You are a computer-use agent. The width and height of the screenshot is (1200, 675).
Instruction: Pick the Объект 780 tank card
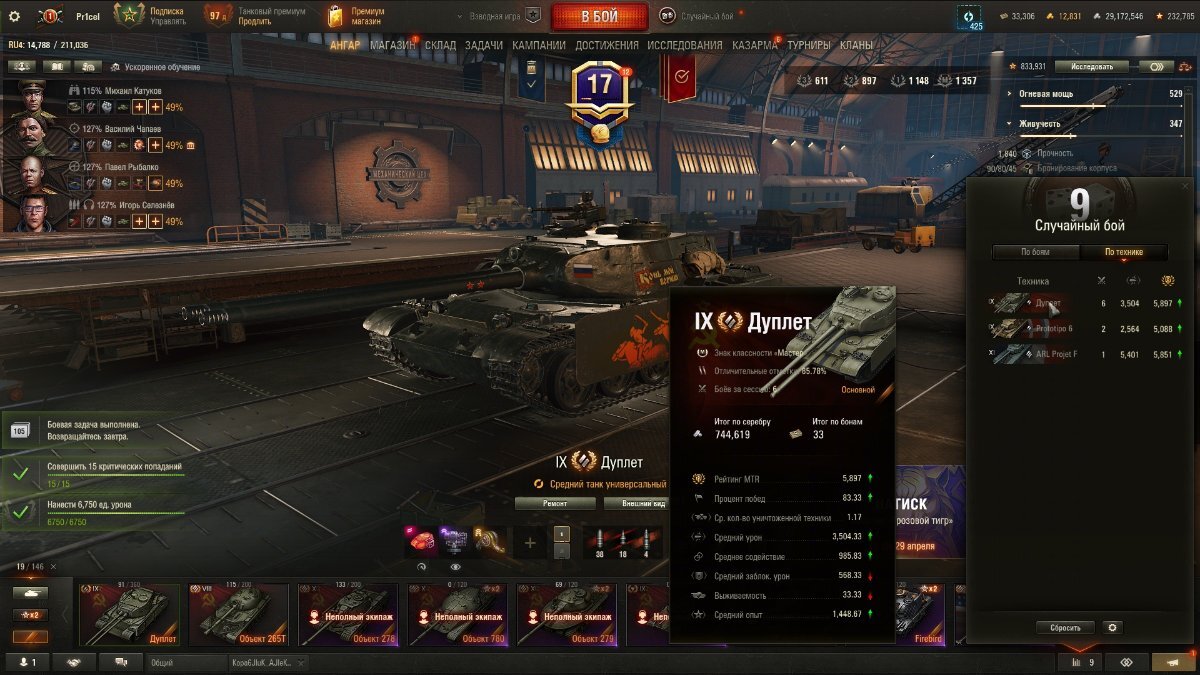pos(461,615)
